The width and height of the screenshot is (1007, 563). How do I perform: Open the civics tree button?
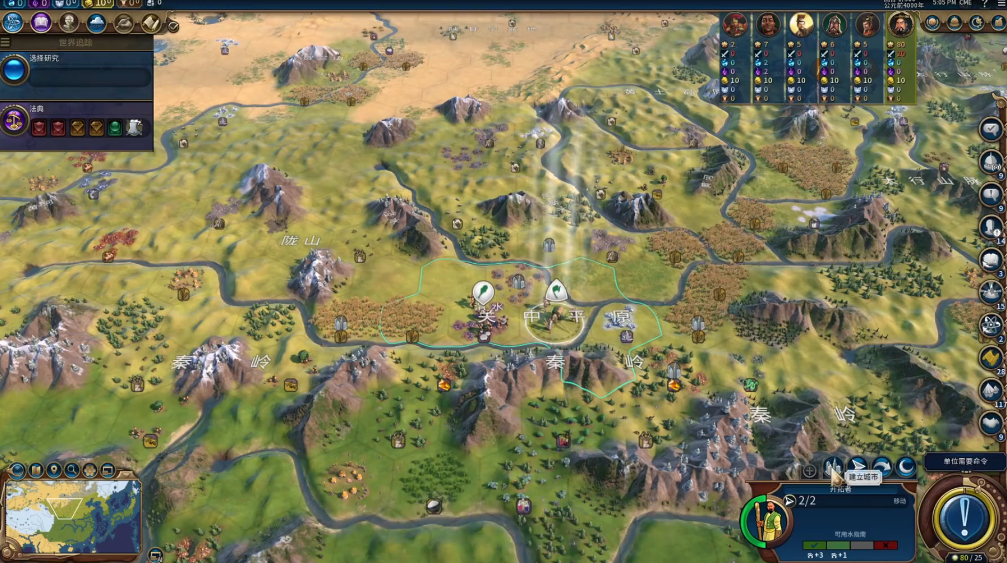pos(41,21)
